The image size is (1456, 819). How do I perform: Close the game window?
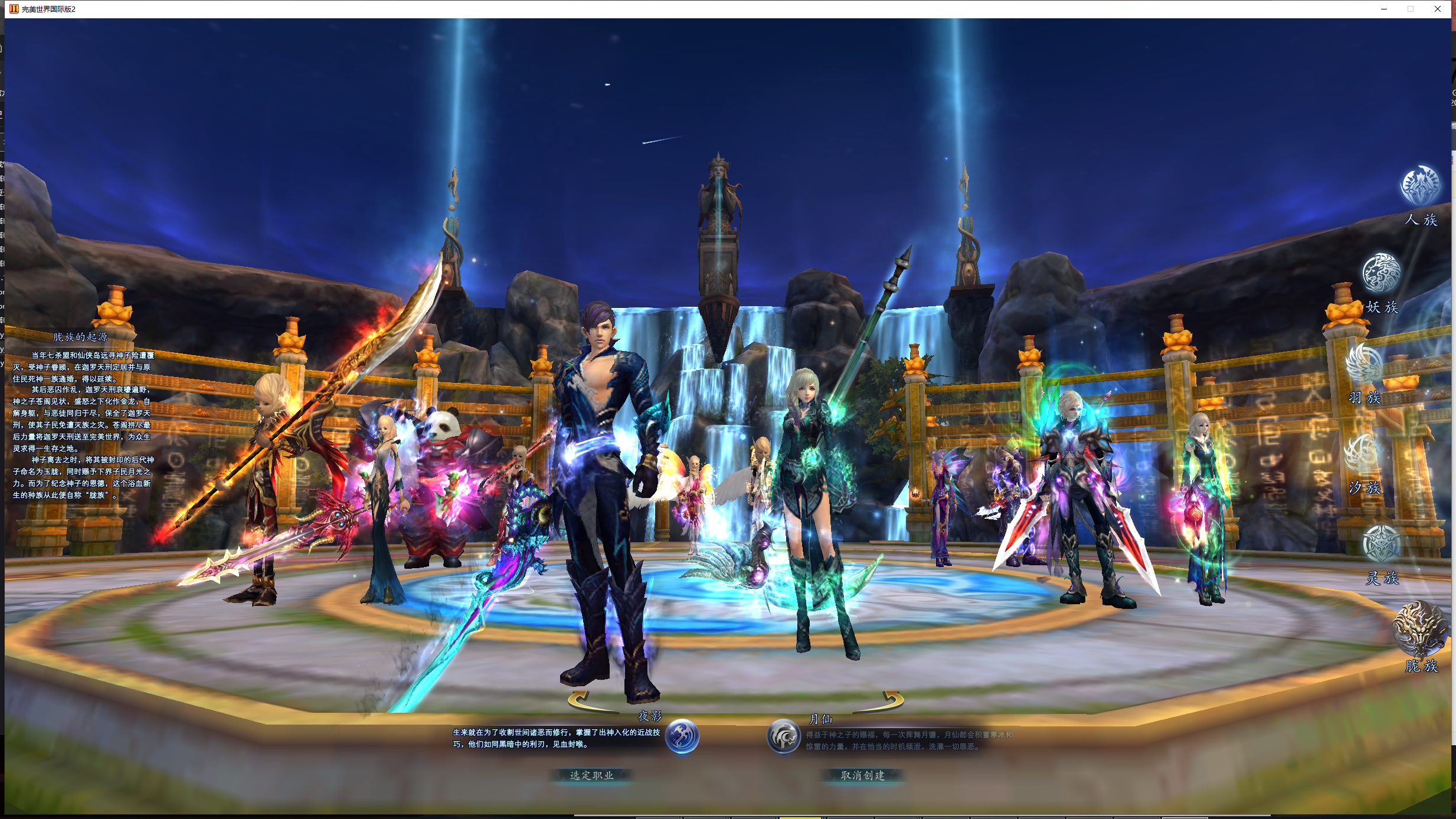pyautogui.click(x=1438, y=9)
